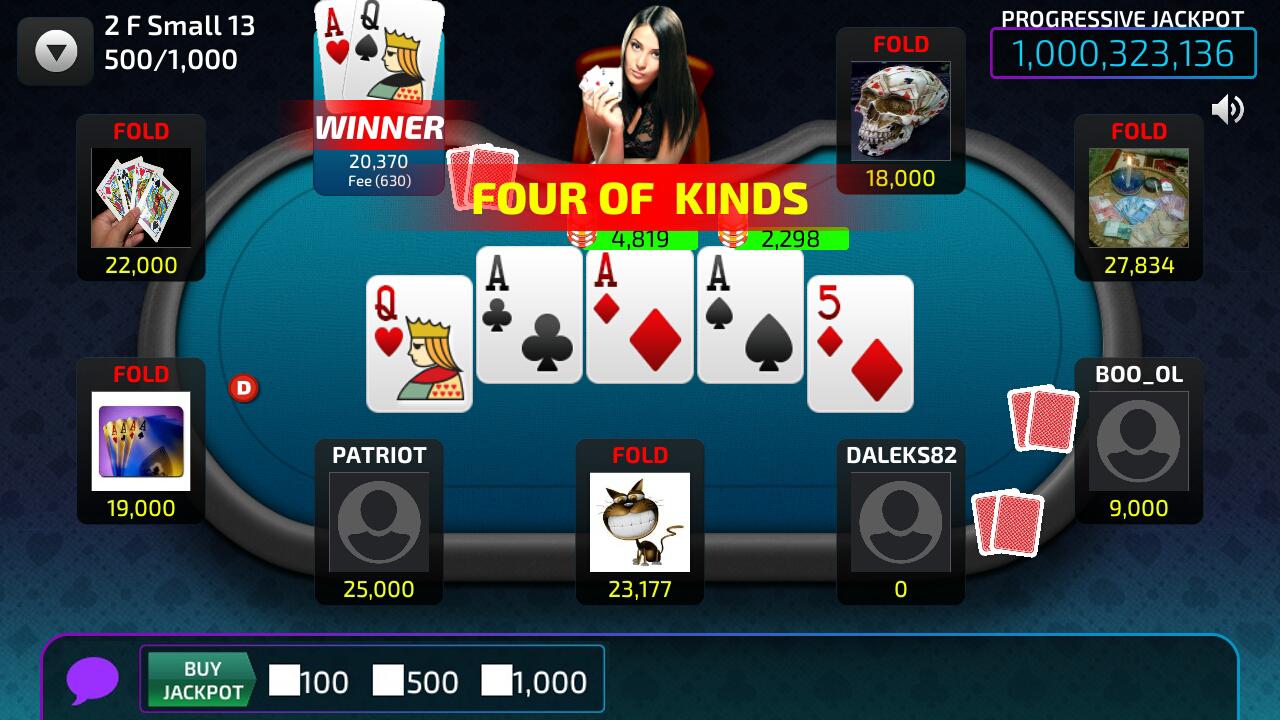1280x720 pixels.
Task: Select the FOLD label above the skull avatar
Action: point(899,44)
